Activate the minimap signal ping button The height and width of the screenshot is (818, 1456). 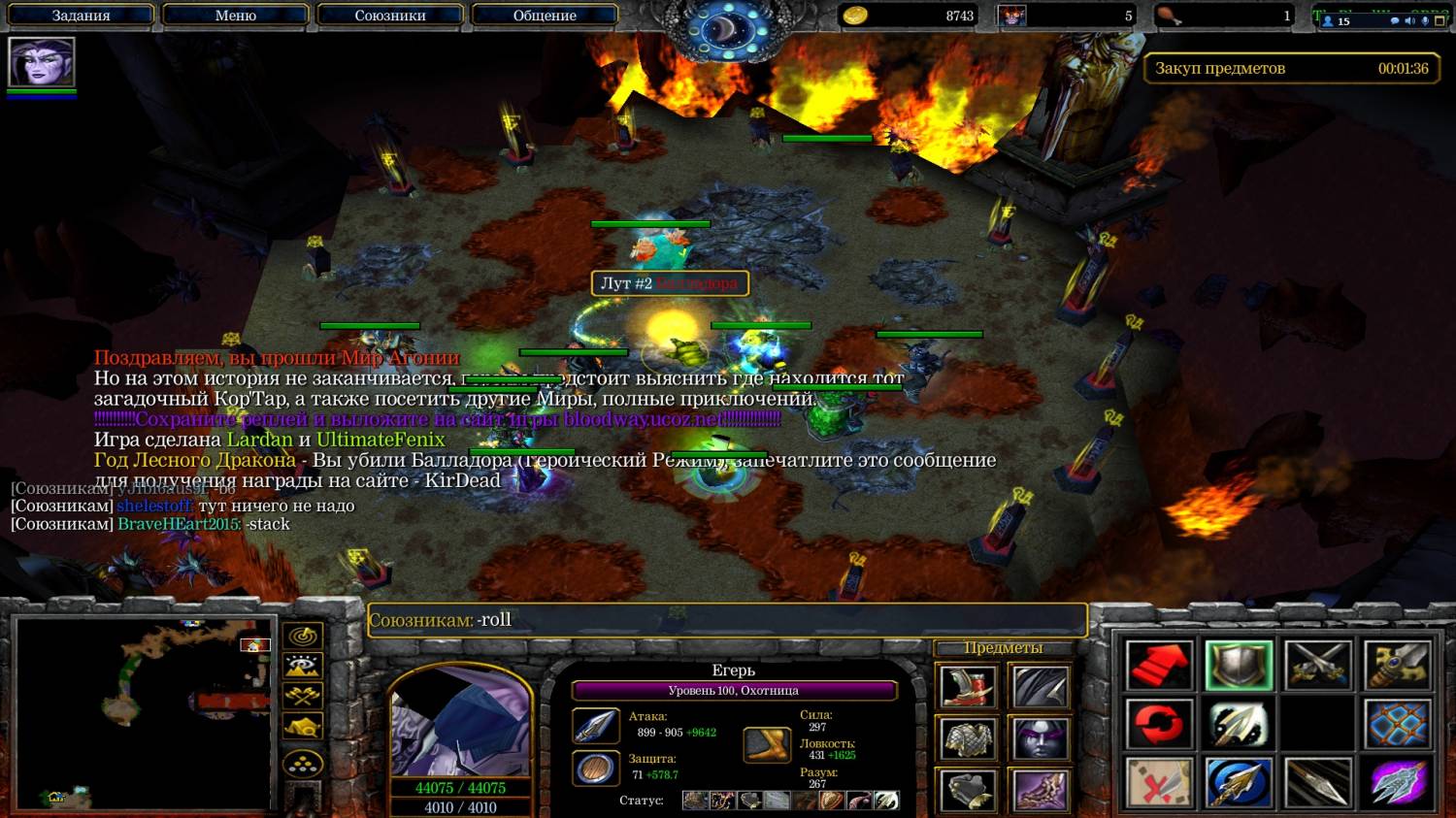coord(303,637)
